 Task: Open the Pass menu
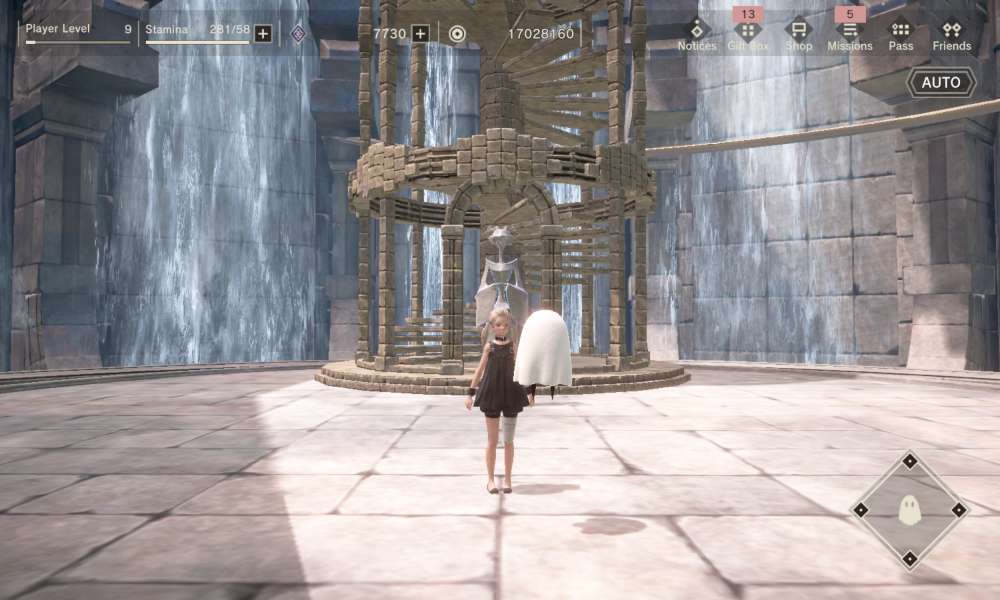(901, 32)
